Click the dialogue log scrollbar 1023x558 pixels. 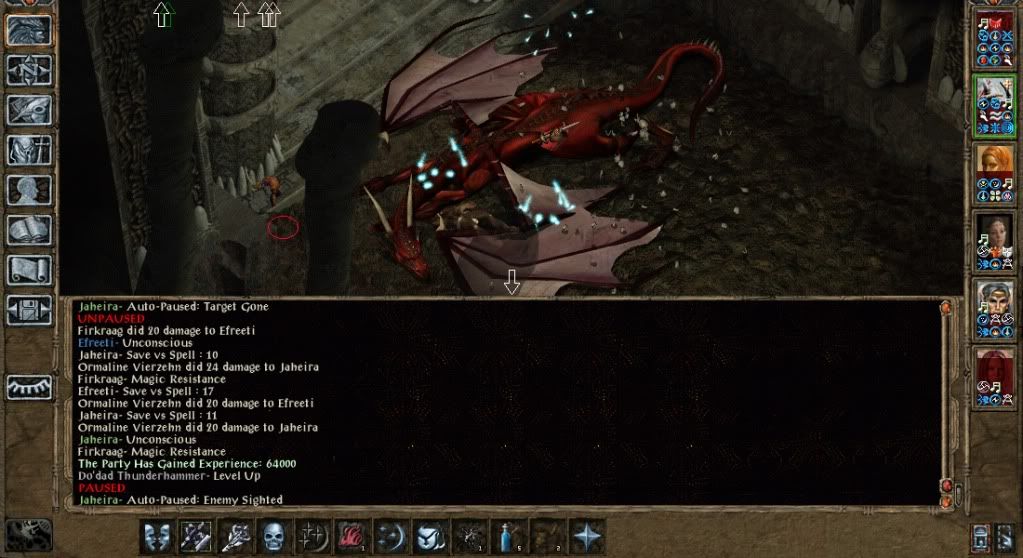946,400
